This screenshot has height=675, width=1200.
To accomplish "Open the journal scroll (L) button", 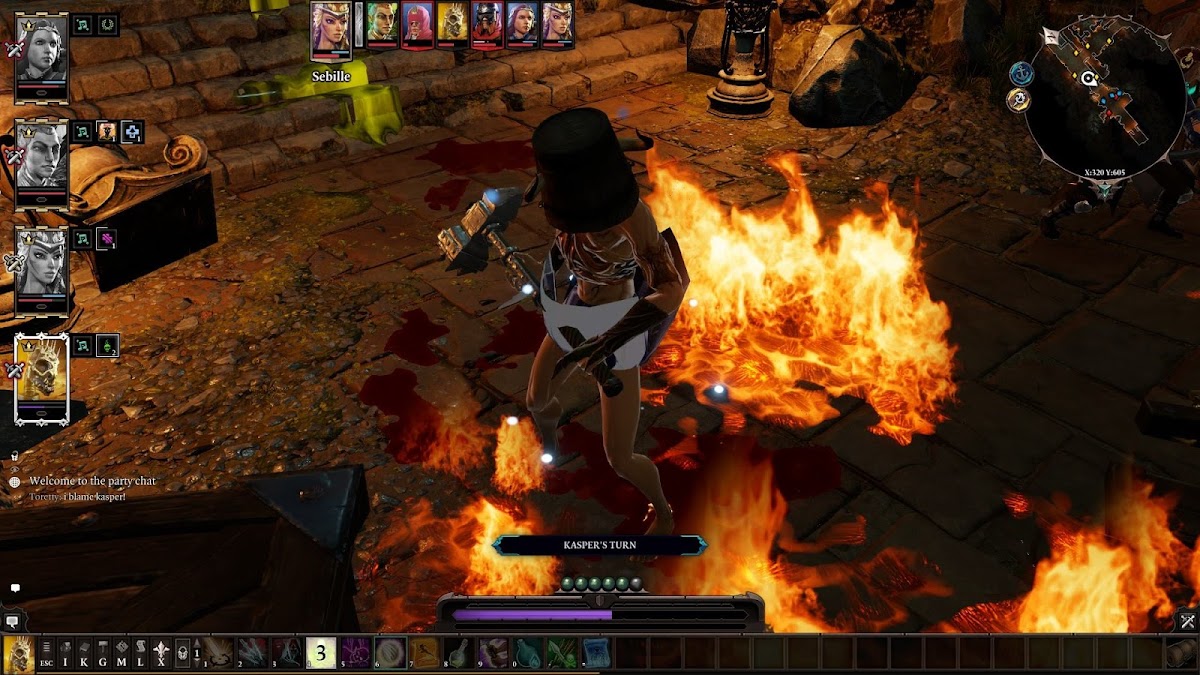I will (141, 652).
